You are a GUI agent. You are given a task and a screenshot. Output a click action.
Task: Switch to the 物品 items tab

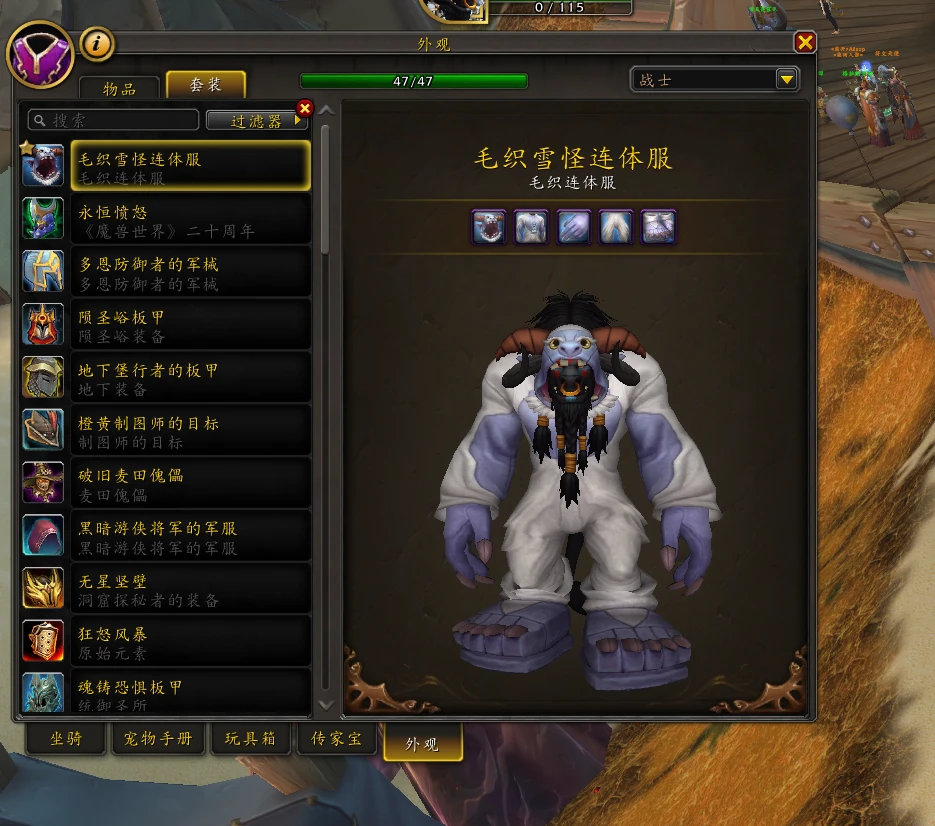(x=119, y=88)
